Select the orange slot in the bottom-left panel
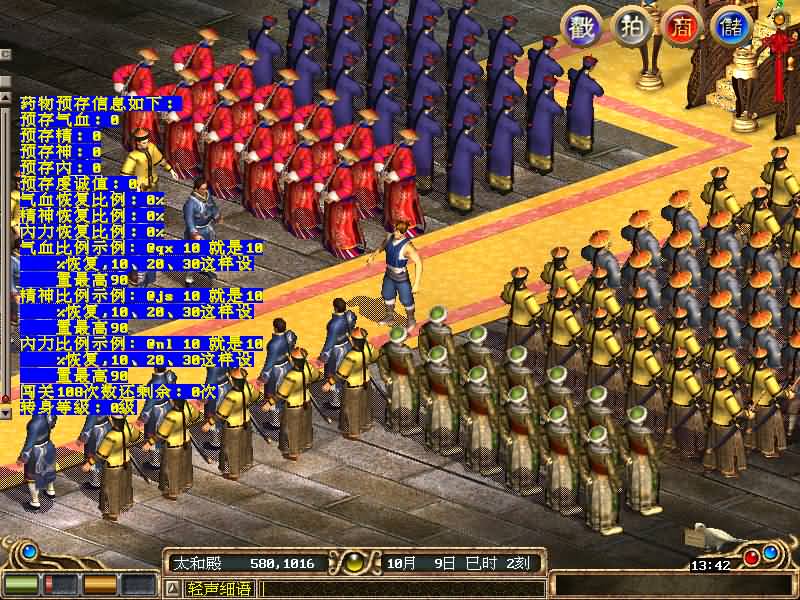 click(x=98, y=583)
